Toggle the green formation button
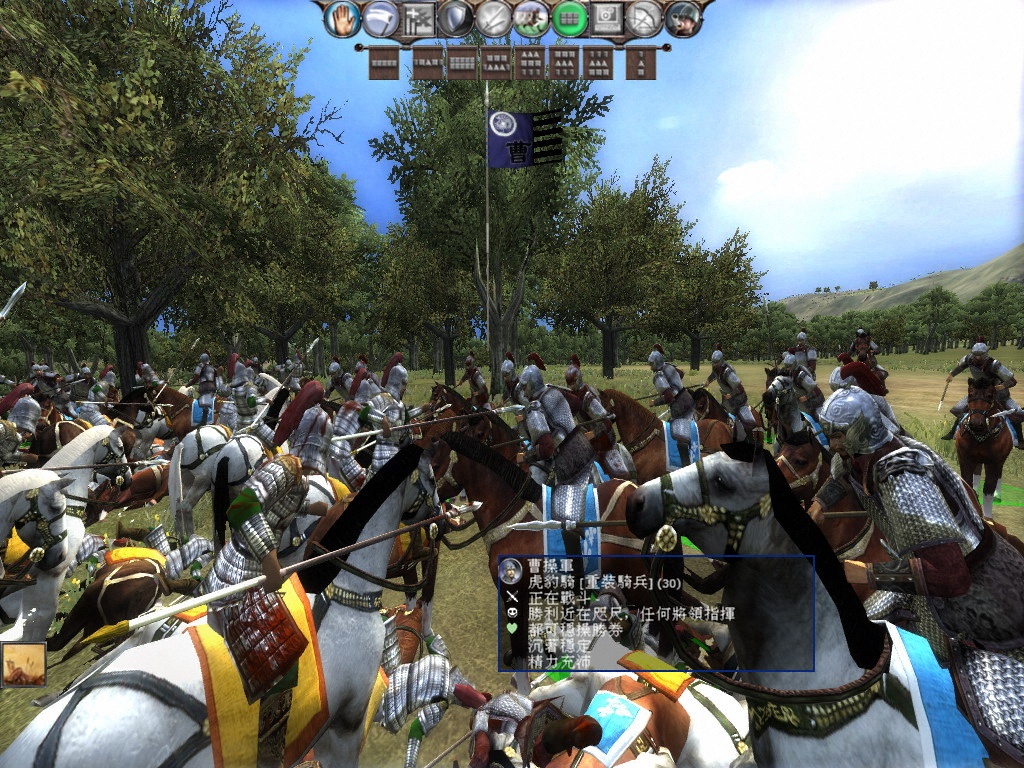Screen dimensions: 1024x768 [569, 19]
